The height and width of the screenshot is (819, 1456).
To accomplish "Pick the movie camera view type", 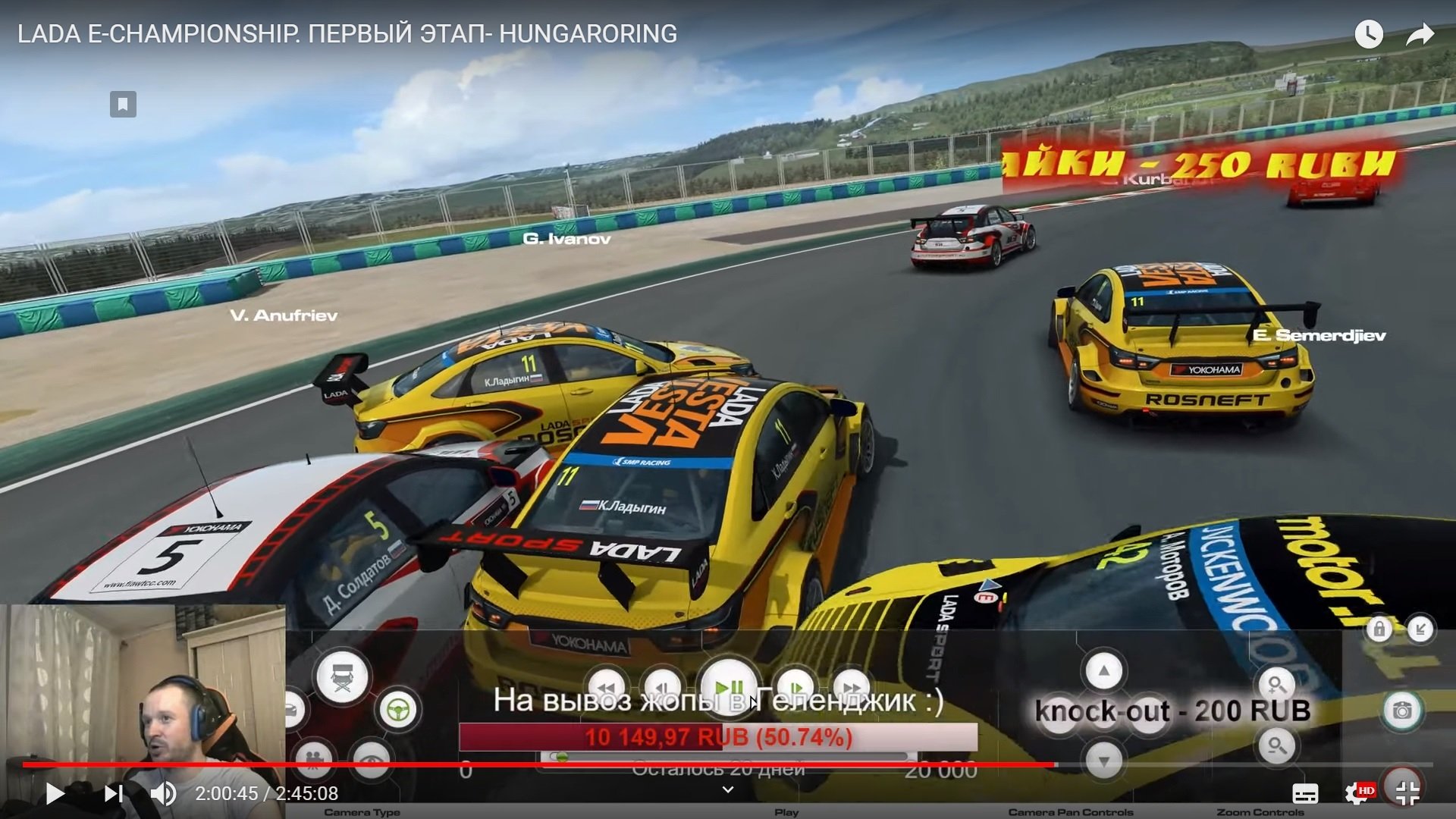I will (313, 758).
